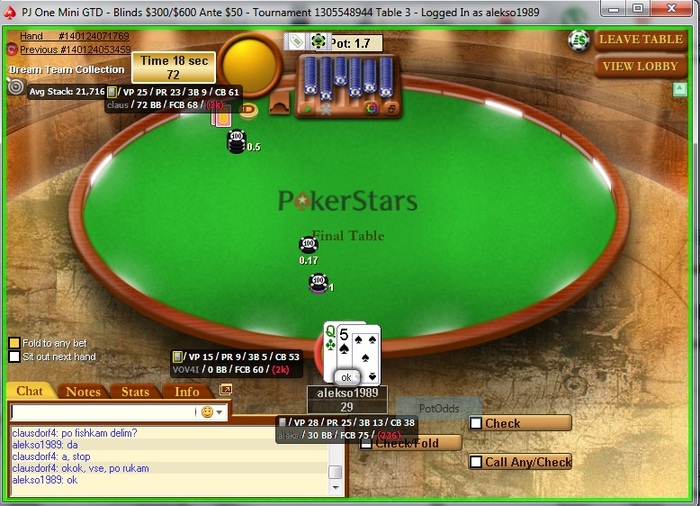Toggle the Sit out next hand checkbox
700x506 pixels.
point(14,356)
